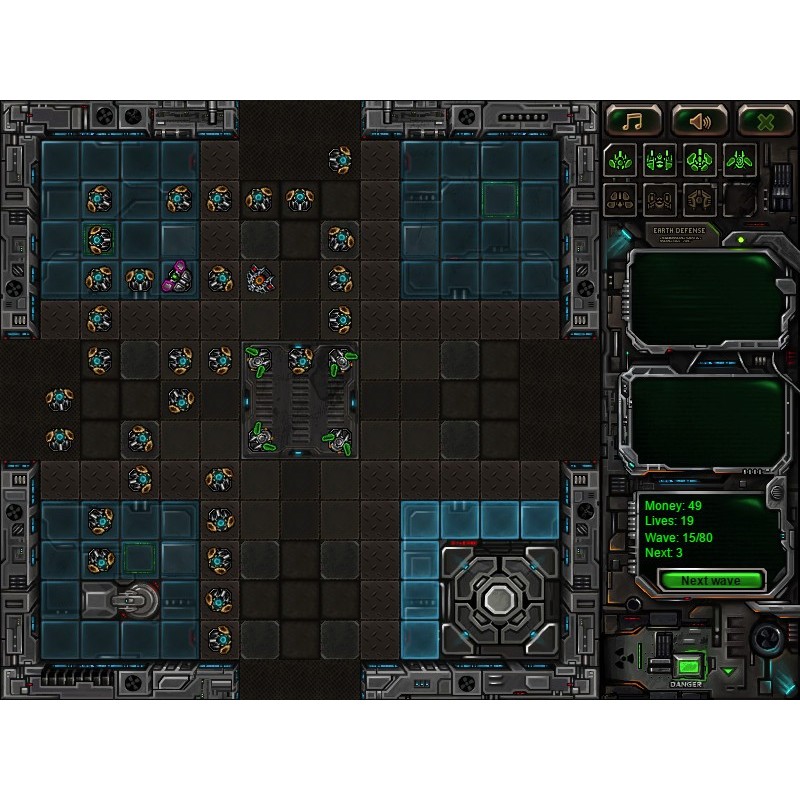
Task: Activate the green DANGER button
Action: click(x=687, y=666)
